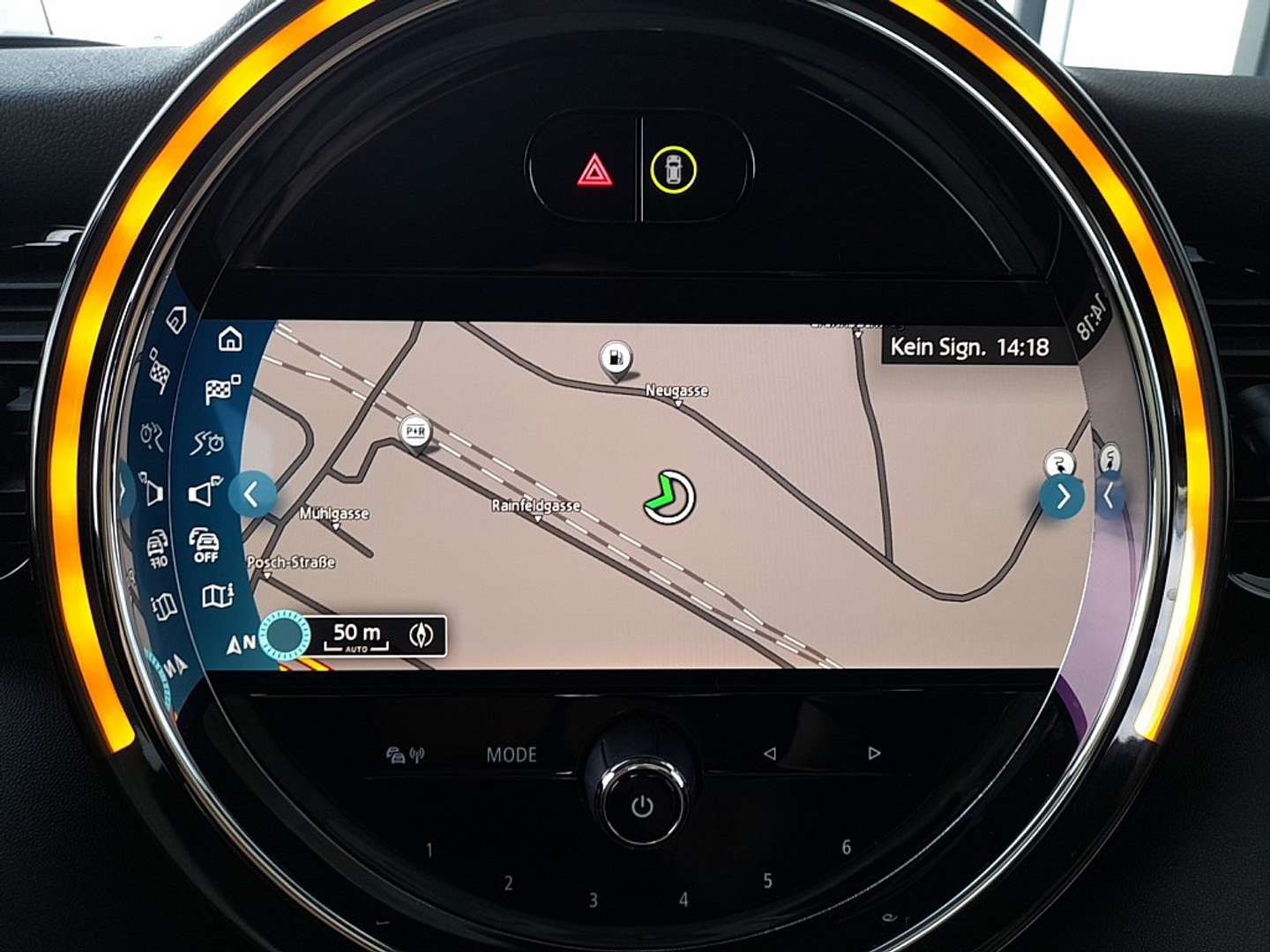The image size is (1270, 952).
Task: Select the P+R park-and-ride marker on map
Action: point(415,433)
